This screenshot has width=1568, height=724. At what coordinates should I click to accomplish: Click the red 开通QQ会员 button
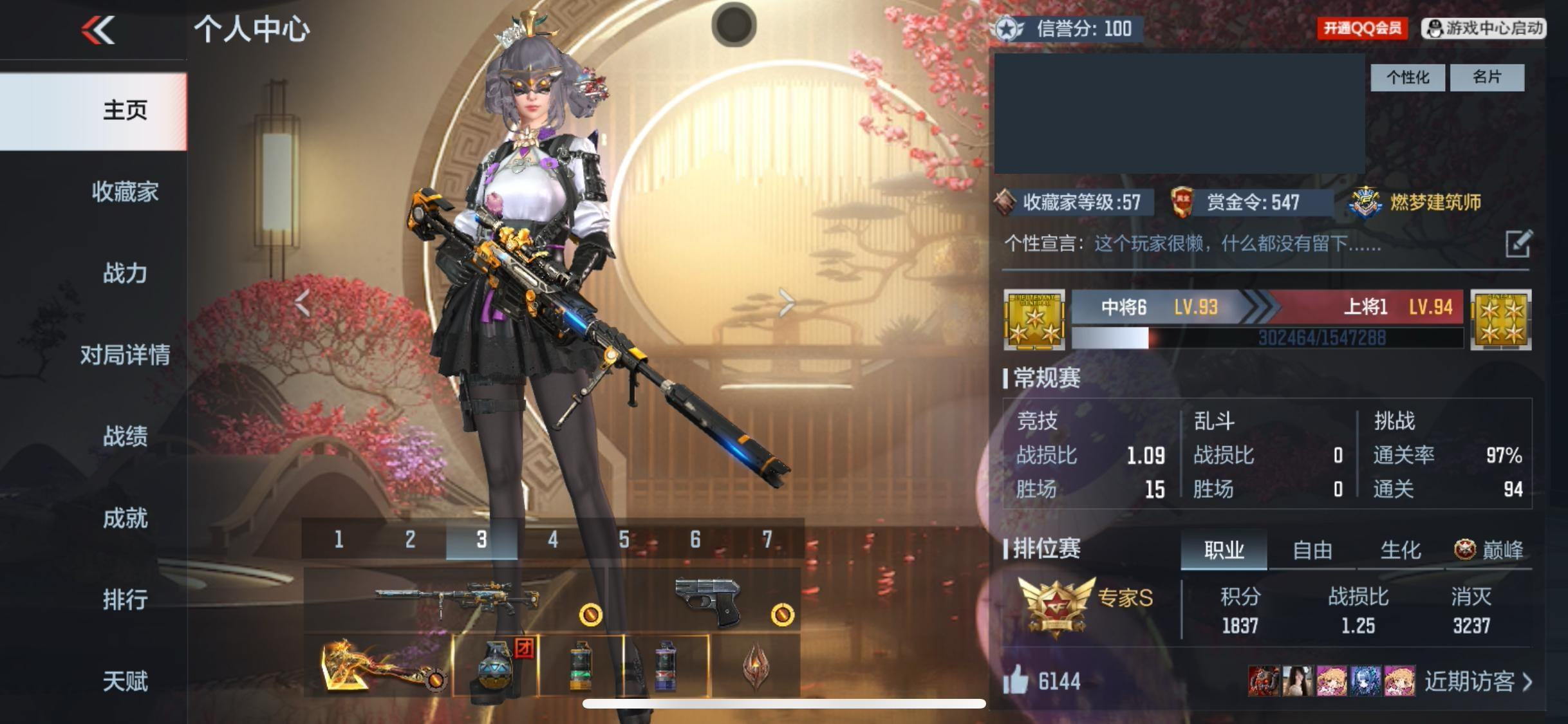click(1362, 28)
